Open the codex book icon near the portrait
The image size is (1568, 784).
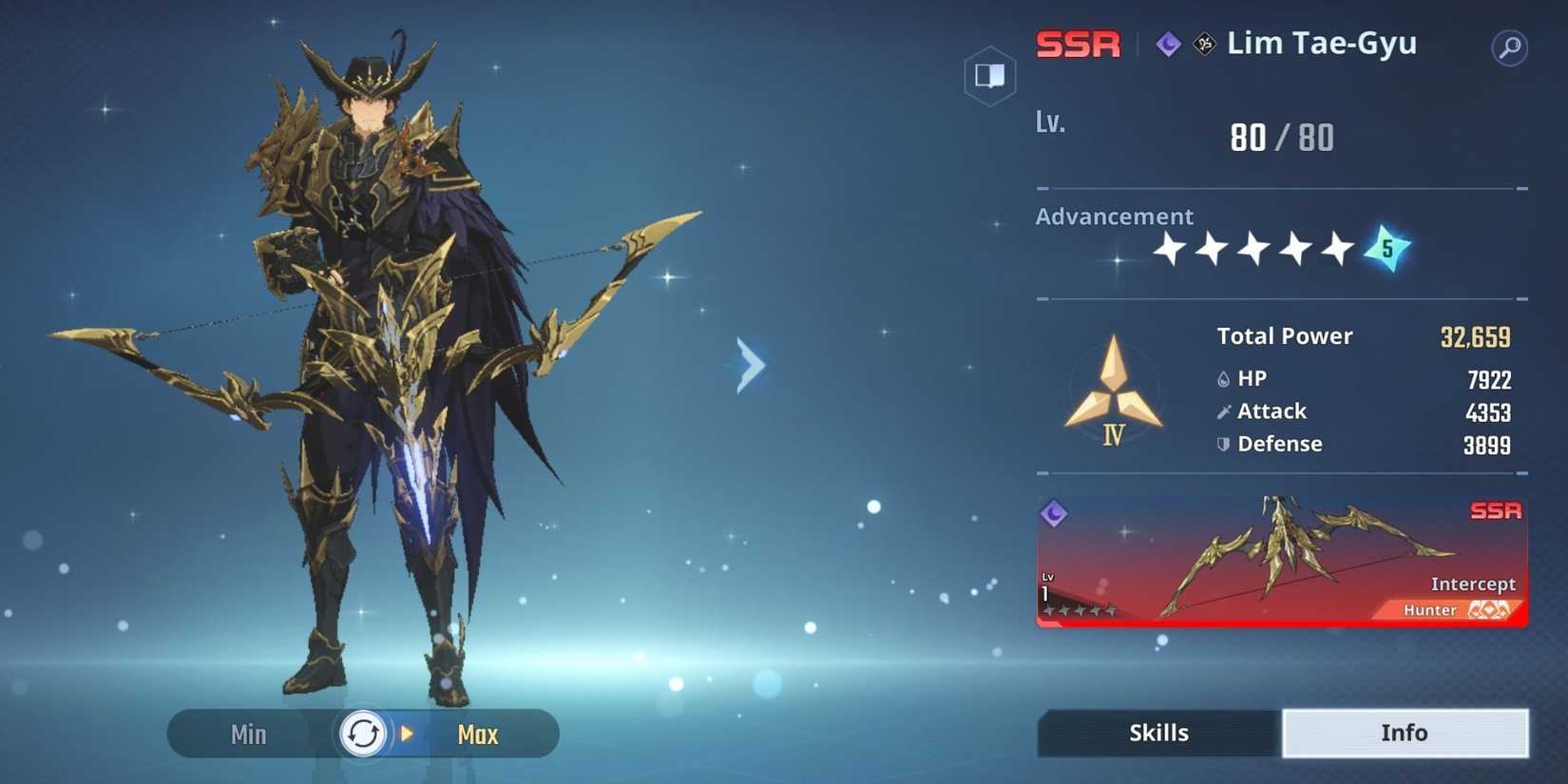988,76
